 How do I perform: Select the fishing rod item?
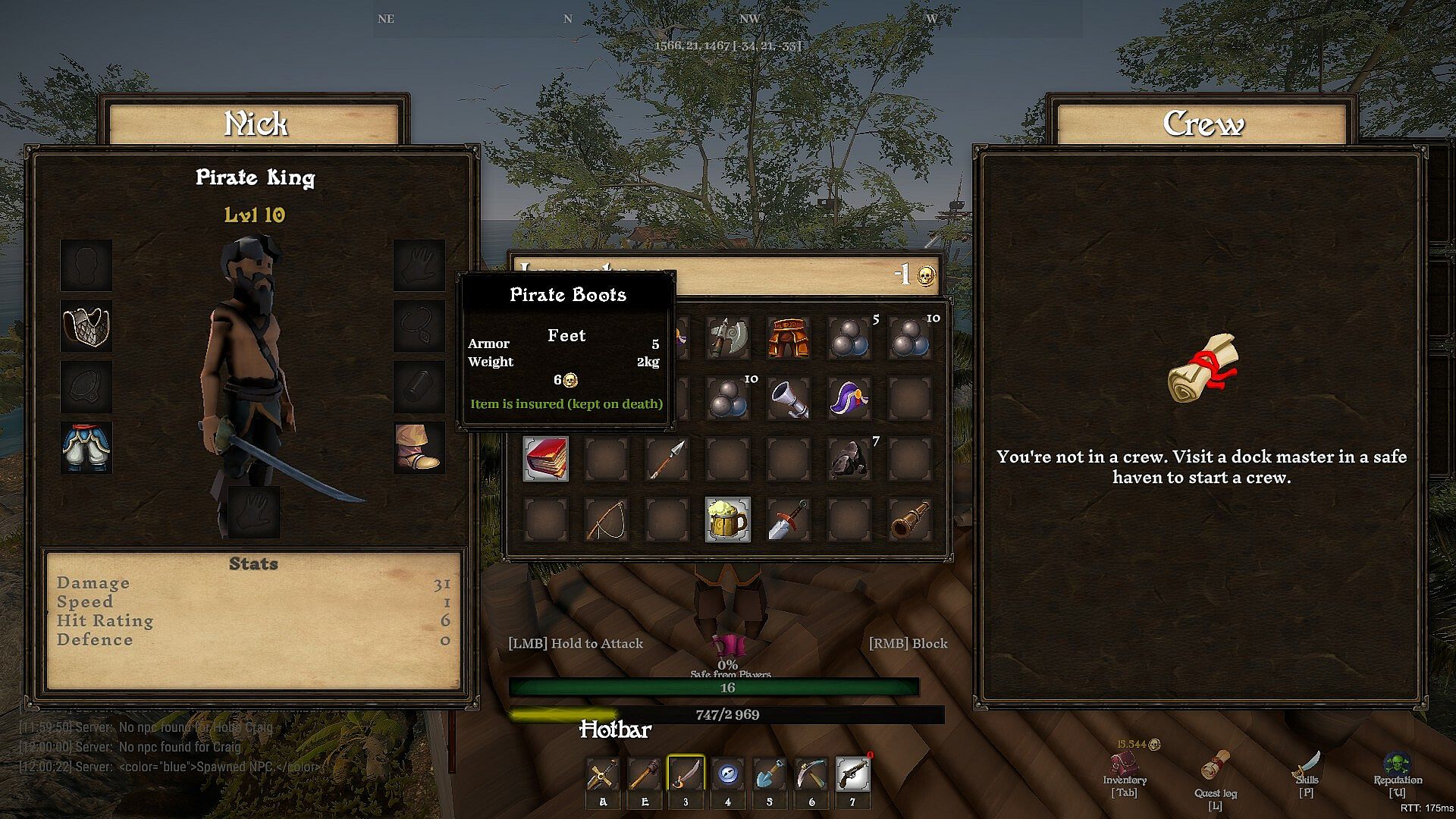pos(607,519)
